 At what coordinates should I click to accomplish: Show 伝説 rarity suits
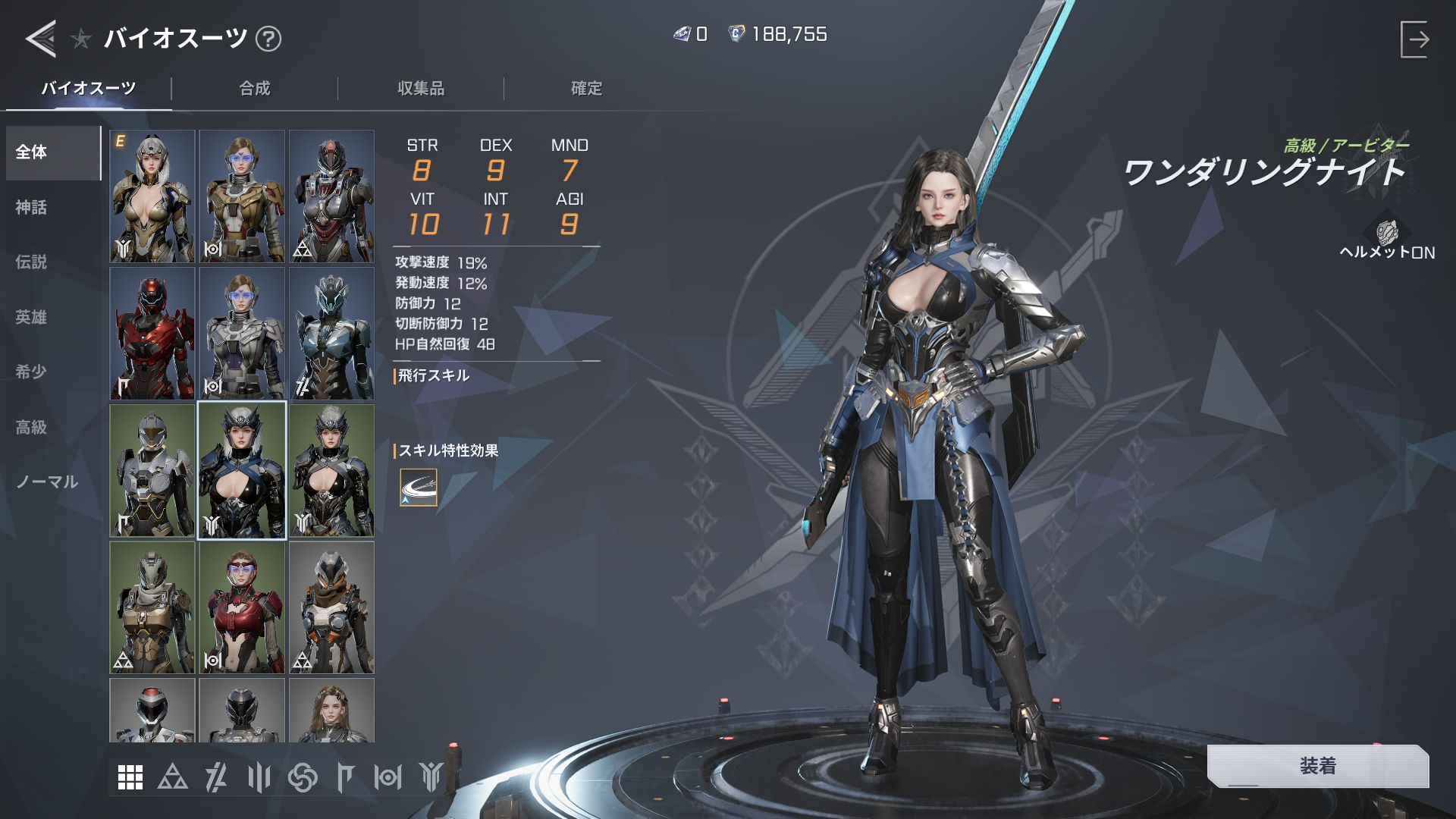tap(32, 262)
